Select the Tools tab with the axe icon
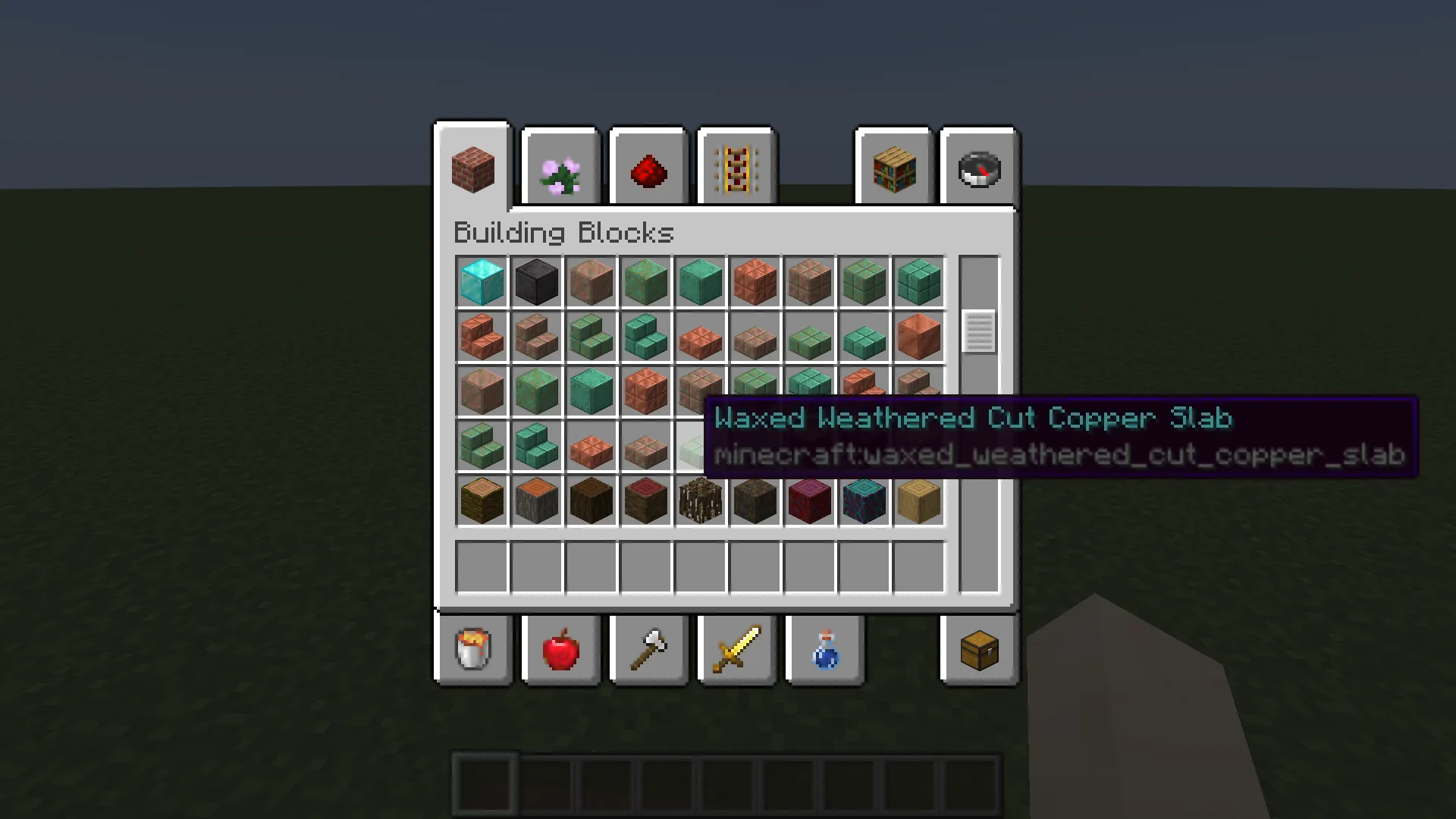 click(648, 650)
